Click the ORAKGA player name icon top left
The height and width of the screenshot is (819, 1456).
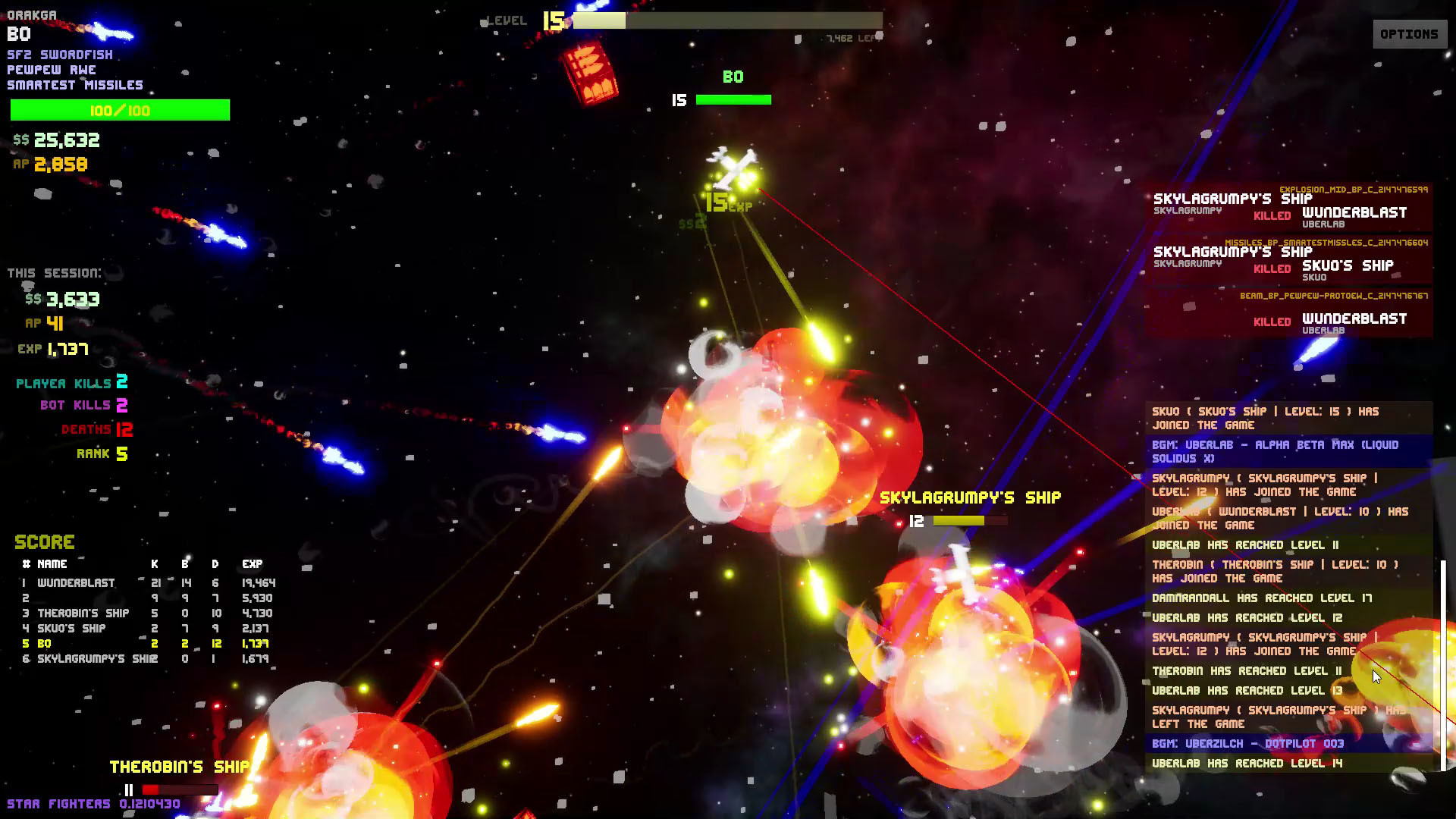pyautogui.click(x=32, y=14)
